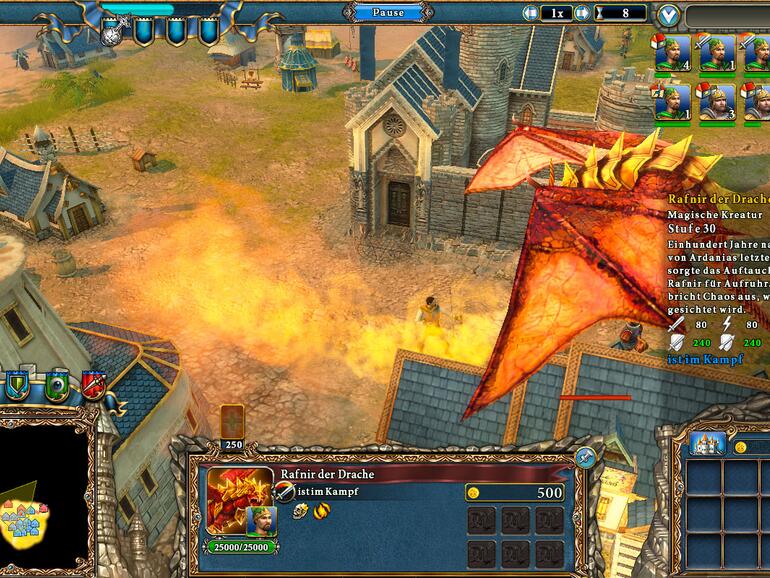Click the pin button on unit panel
770x578 pixels.
tap(585, 458)
